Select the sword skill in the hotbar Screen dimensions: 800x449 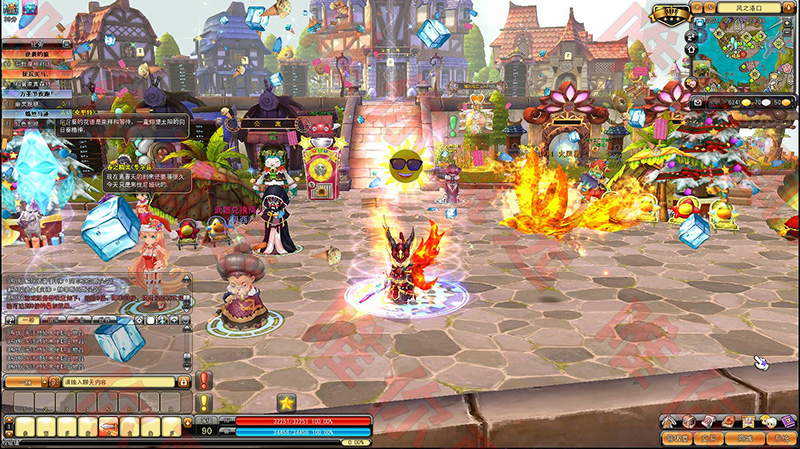pyautogui.click(x=110, y=426)
